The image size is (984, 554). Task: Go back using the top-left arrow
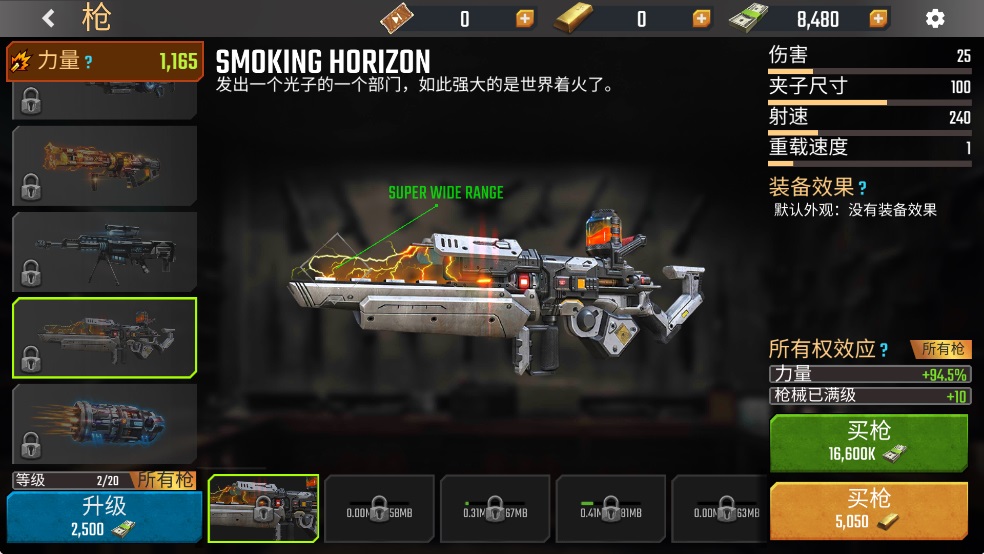coord(48,18)
